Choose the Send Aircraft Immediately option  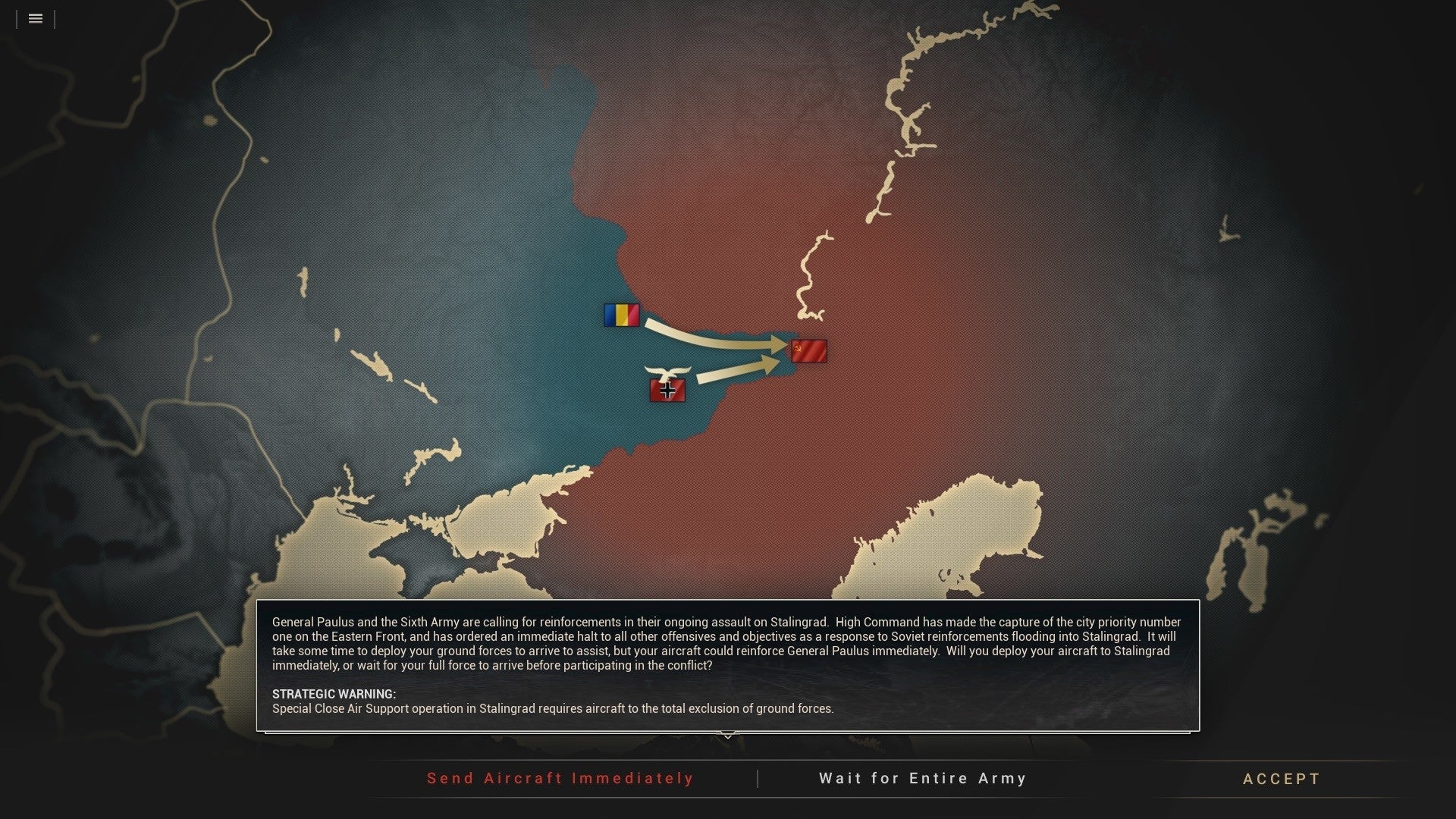point(560,778)
